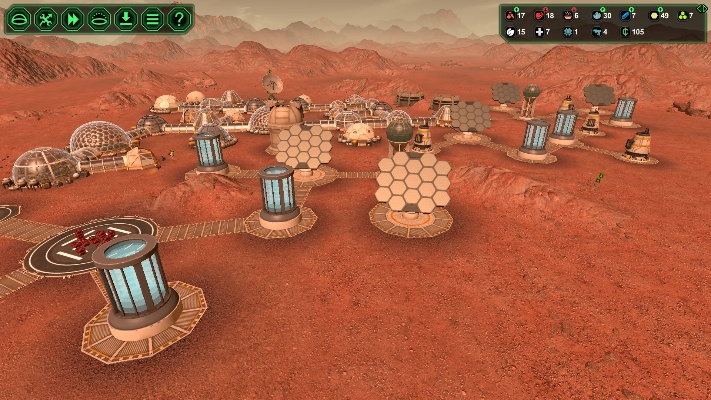Toggle the resource panel's green arrow expander
This screenshot has height=400, width=711.
tap(702, 8)
